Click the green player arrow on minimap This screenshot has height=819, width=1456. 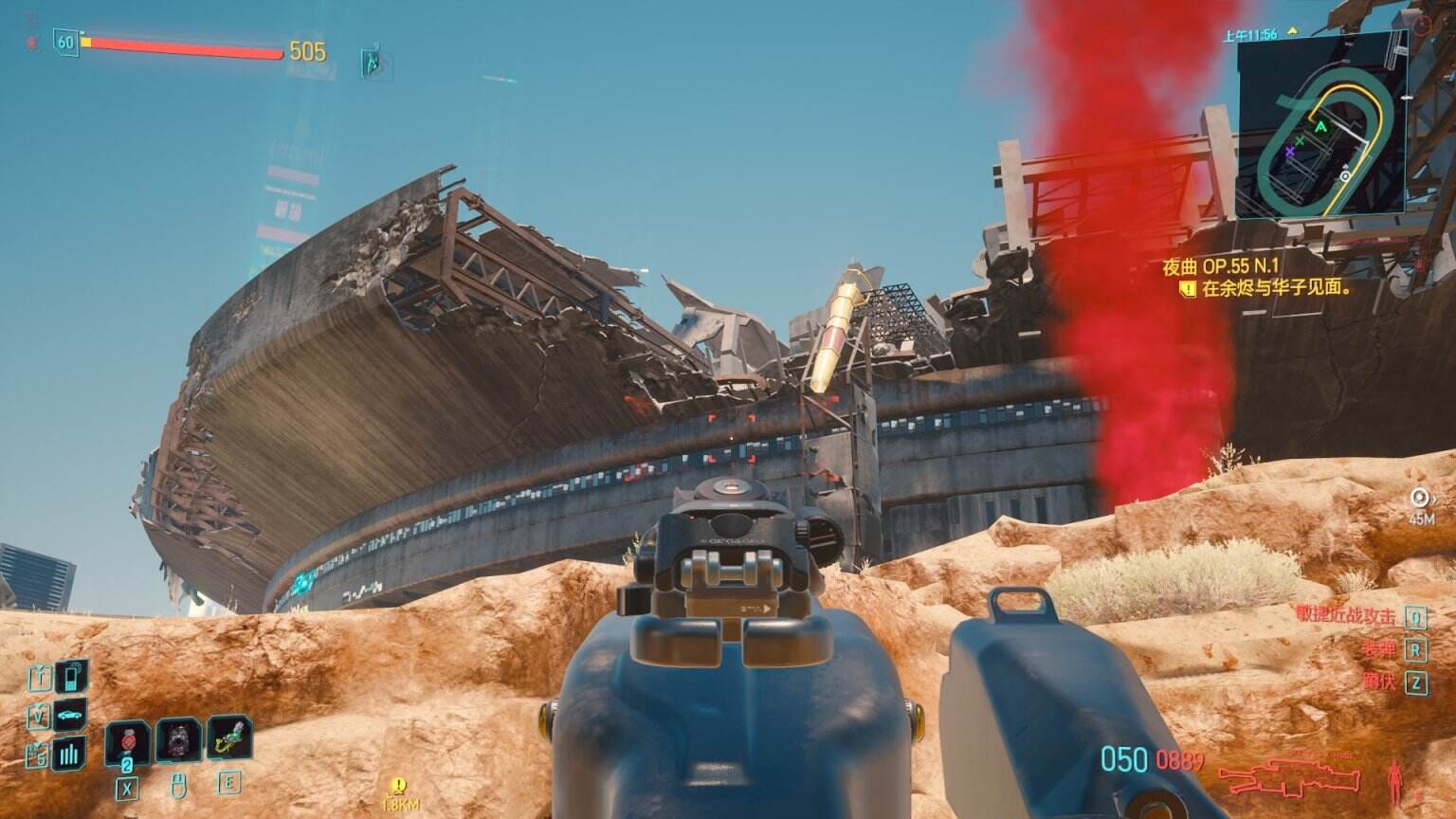1320,125
